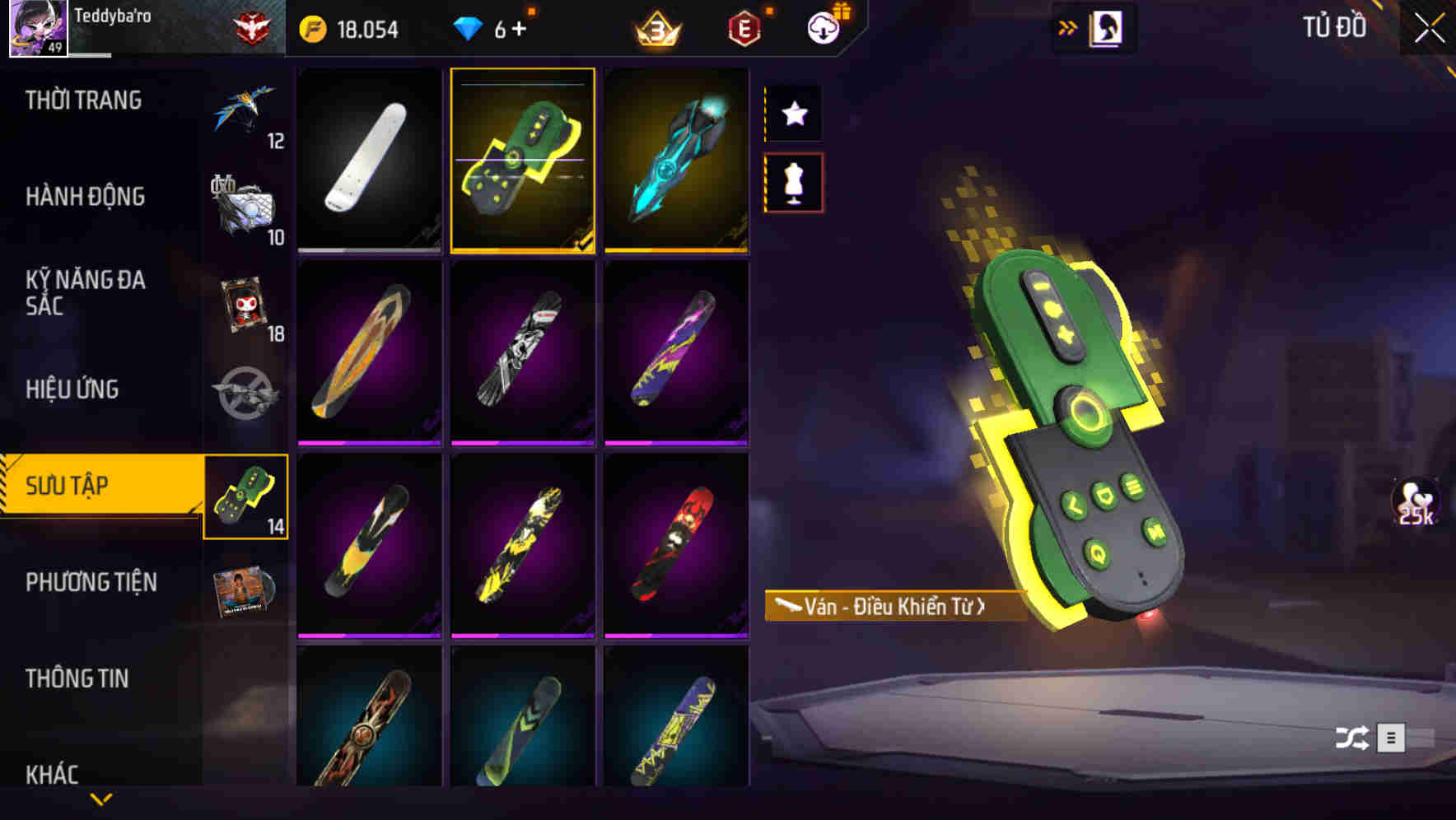1456x820 pixels.
Task: Click the crown level 3 badge
Action: tap(653, 28)
